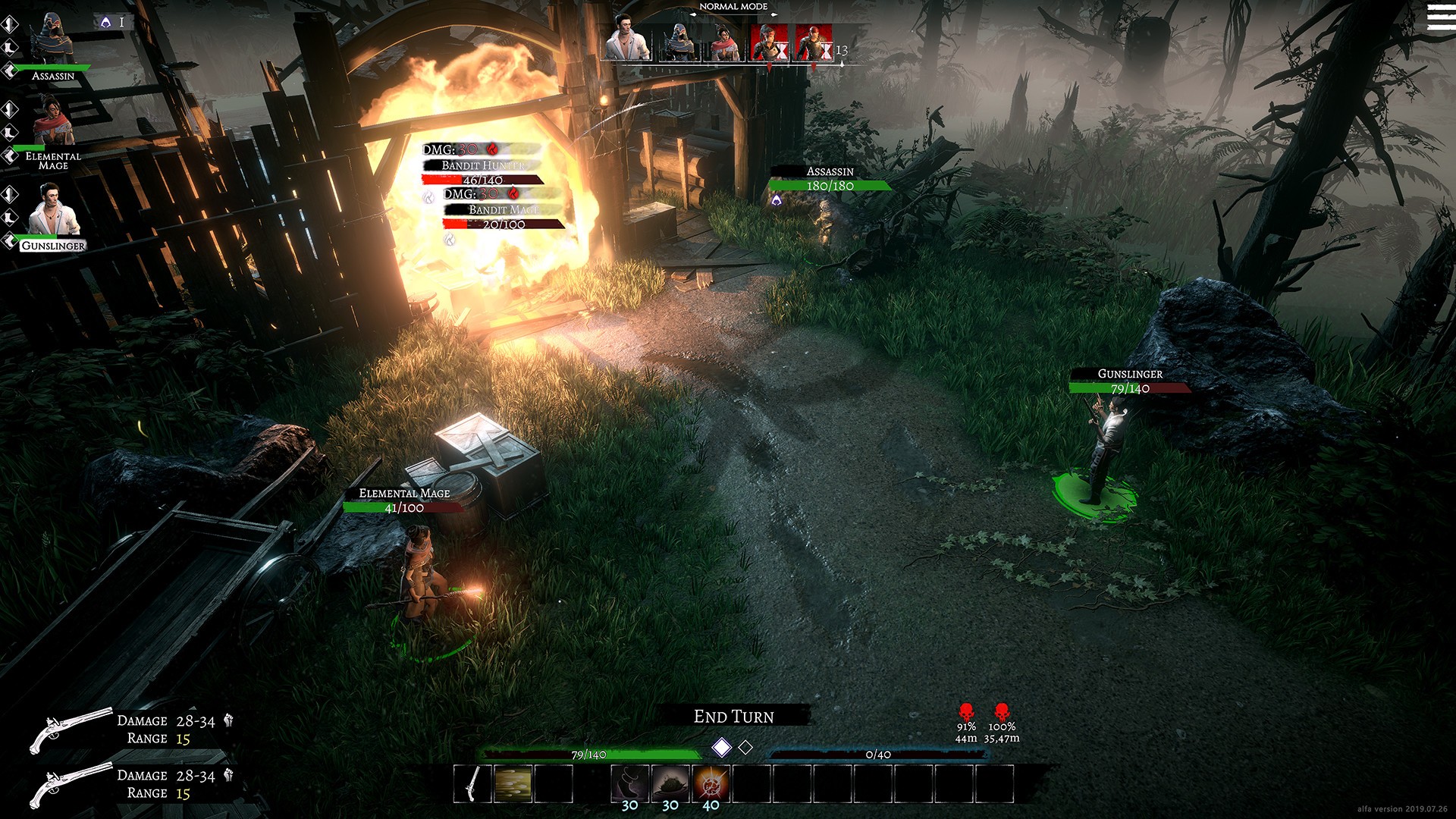1456x819 pixels.
Task: End the current turn
Action: pyautogui.click(x=733, y=717)
